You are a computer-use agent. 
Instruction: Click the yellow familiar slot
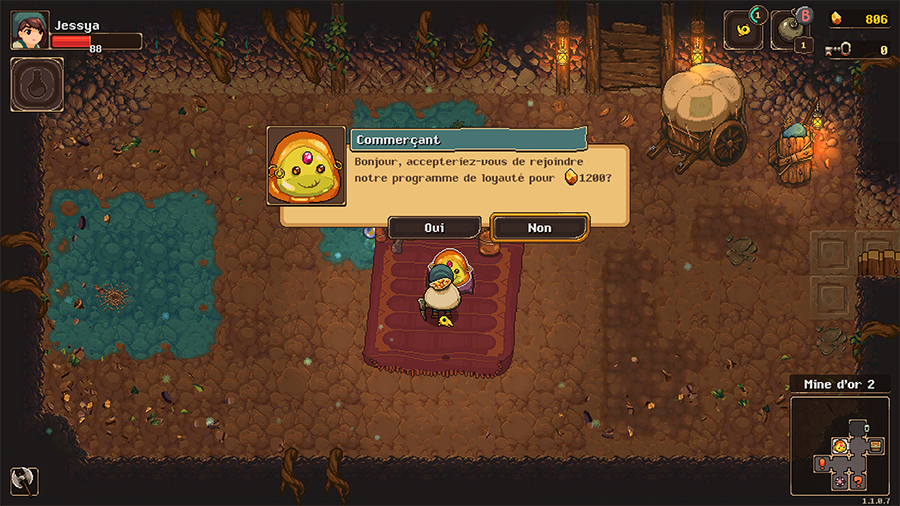point(743,30)
